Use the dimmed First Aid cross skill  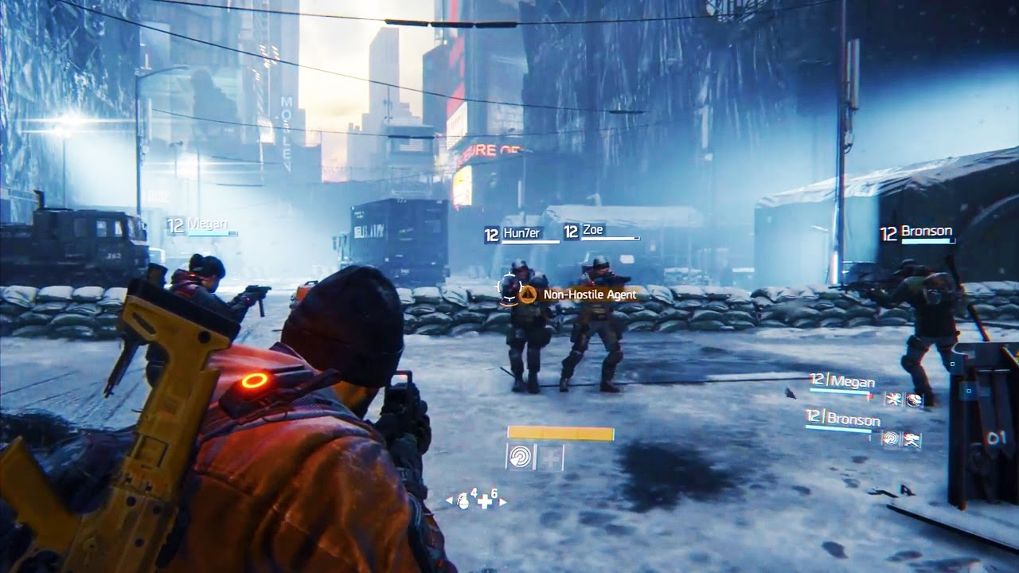tap(551, 457)
